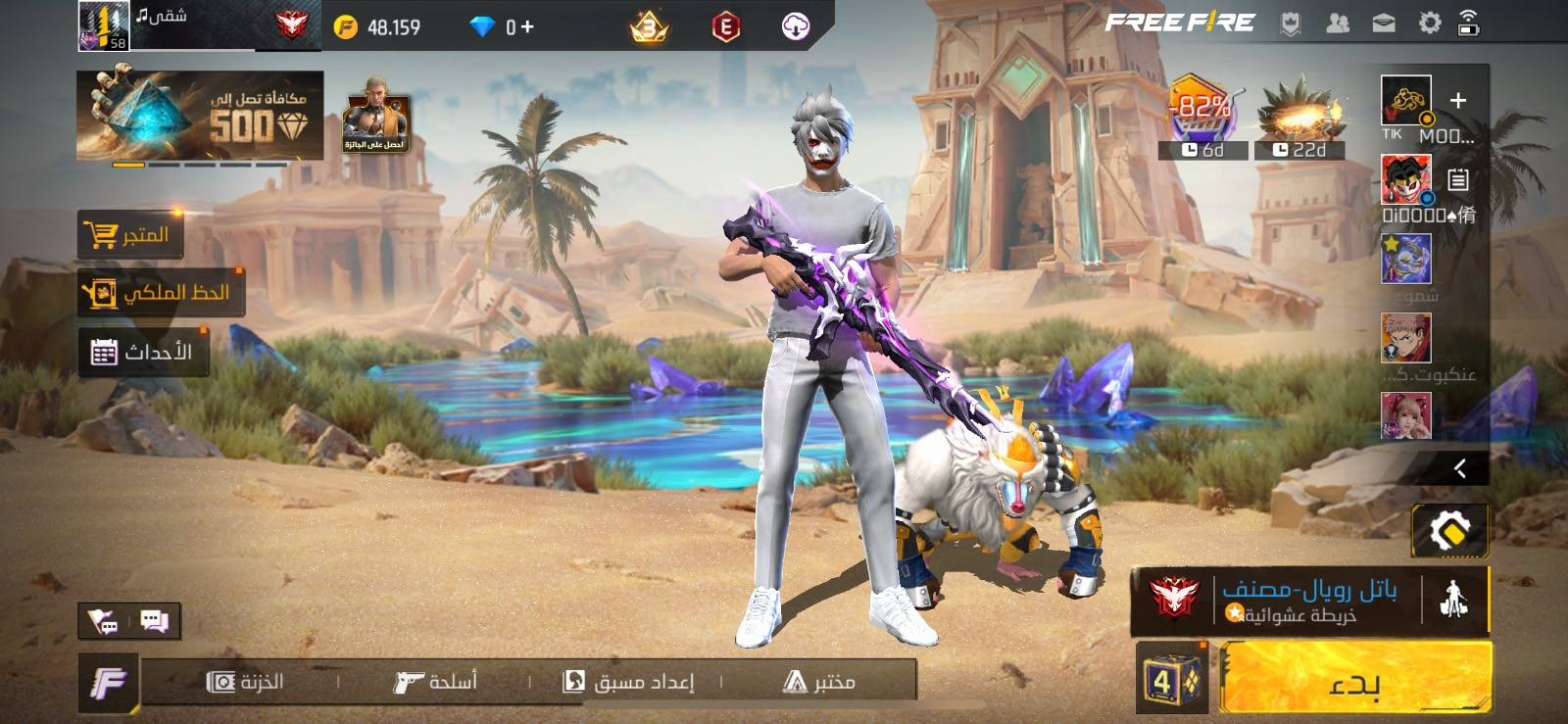
Task: Open the 500 diamond reward banner
Action: tap(200, 116)
